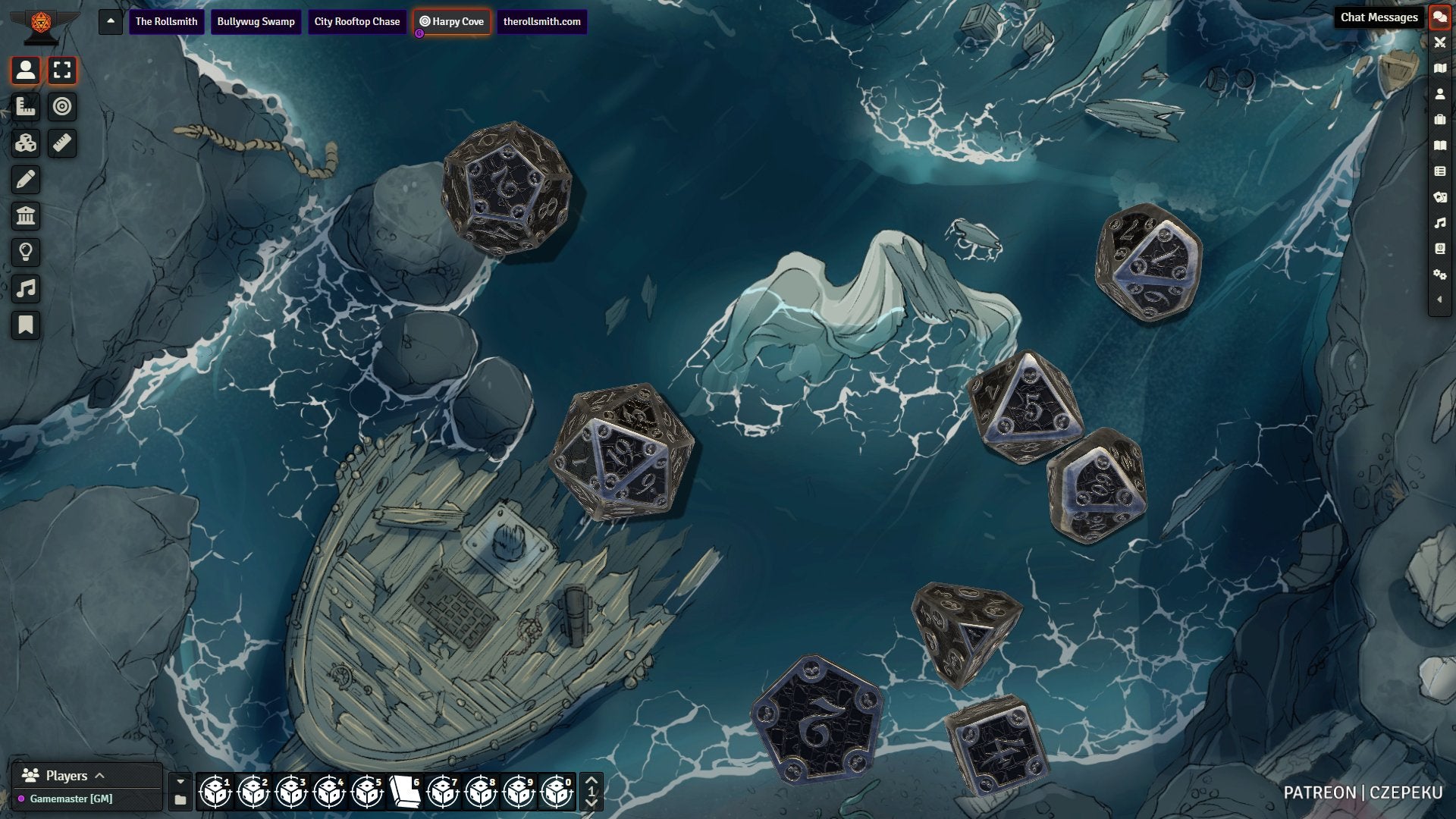This screenshot has height=819, width=1456.
Task: Expand the Players list panel
Action: pyautogui.click(x=99, y=776)
